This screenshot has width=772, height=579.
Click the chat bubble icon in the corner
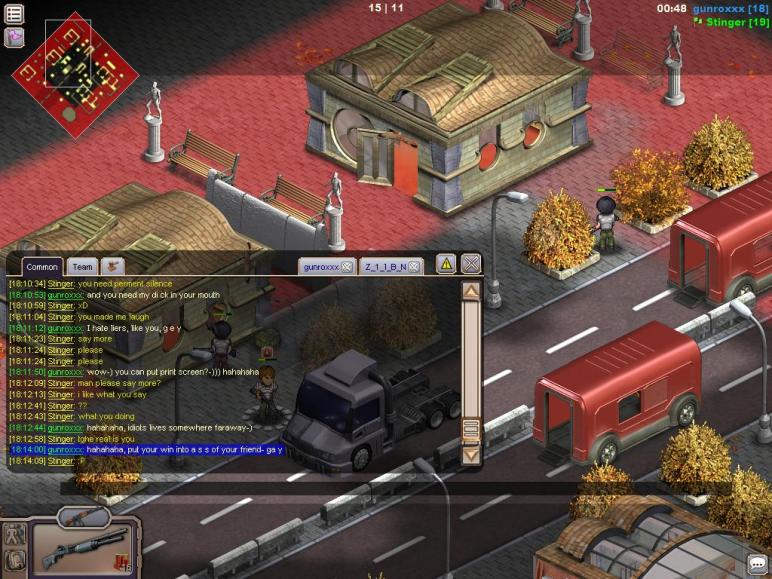[x=757, y=565]
